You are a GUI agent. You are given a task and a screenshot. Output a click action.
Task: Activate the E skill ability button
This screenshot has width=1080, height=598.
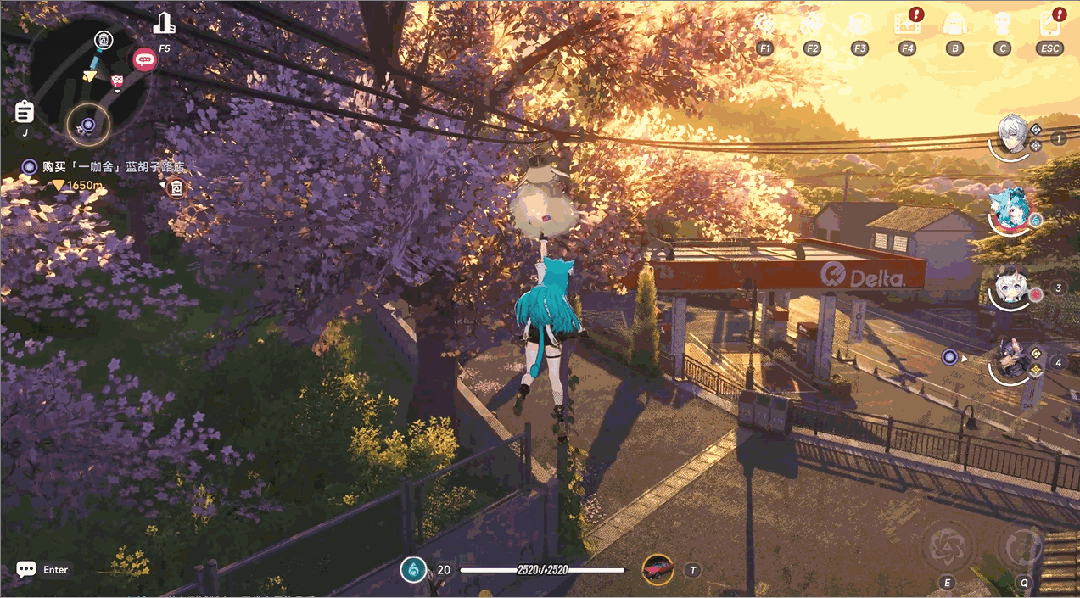945,546
